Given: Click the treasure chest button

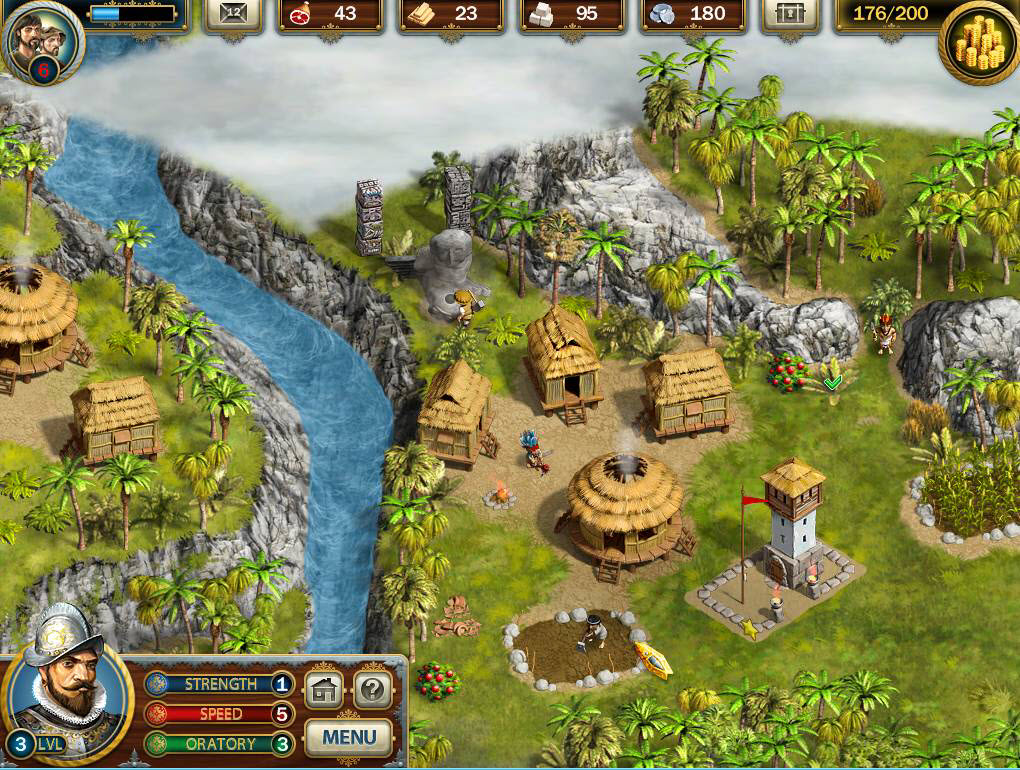Looking at the screenshot, I should 789,14.
